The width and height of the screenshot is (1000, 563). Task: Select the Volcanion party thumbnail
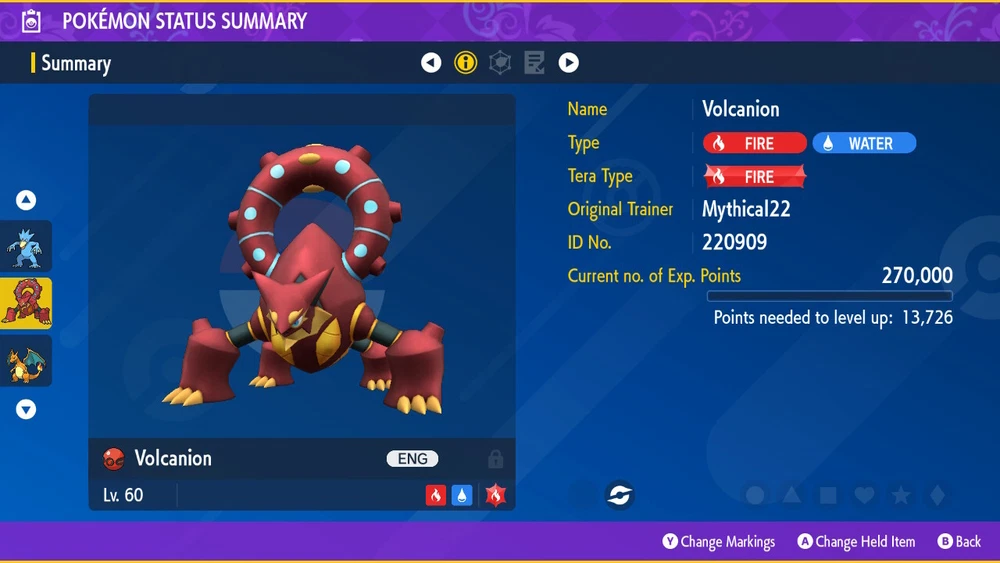(25, 304)
